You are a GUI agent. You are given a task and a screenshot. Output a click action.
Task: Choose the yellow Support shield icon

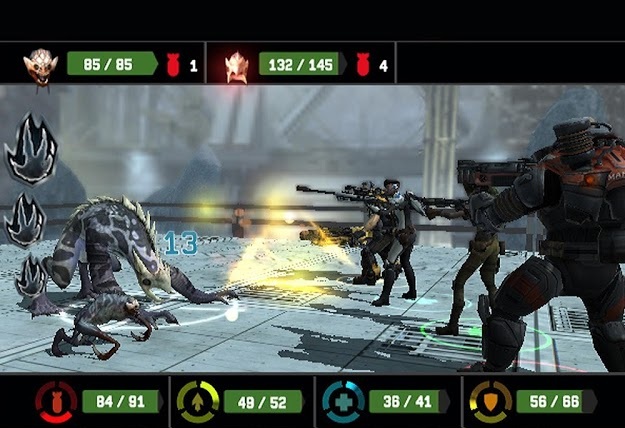[490, 401]
